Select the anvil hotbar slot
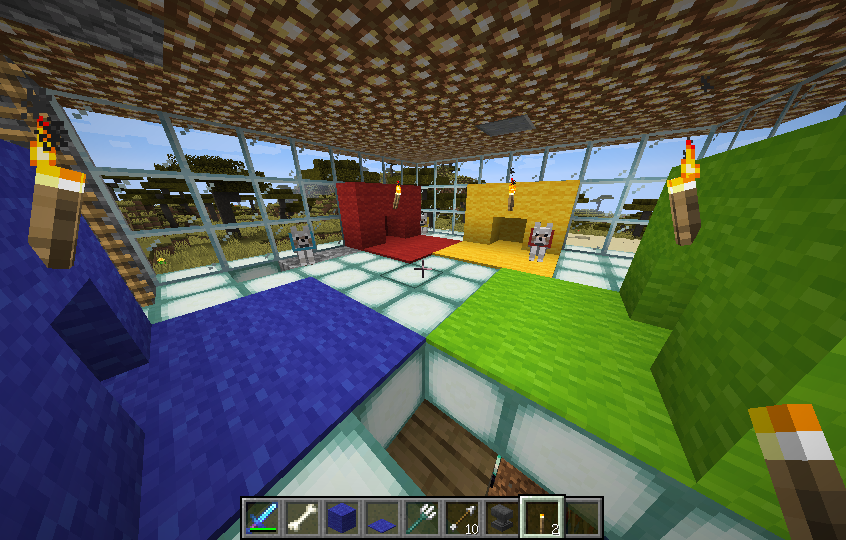Screen dimensions: 846x540 coord(502,516)
